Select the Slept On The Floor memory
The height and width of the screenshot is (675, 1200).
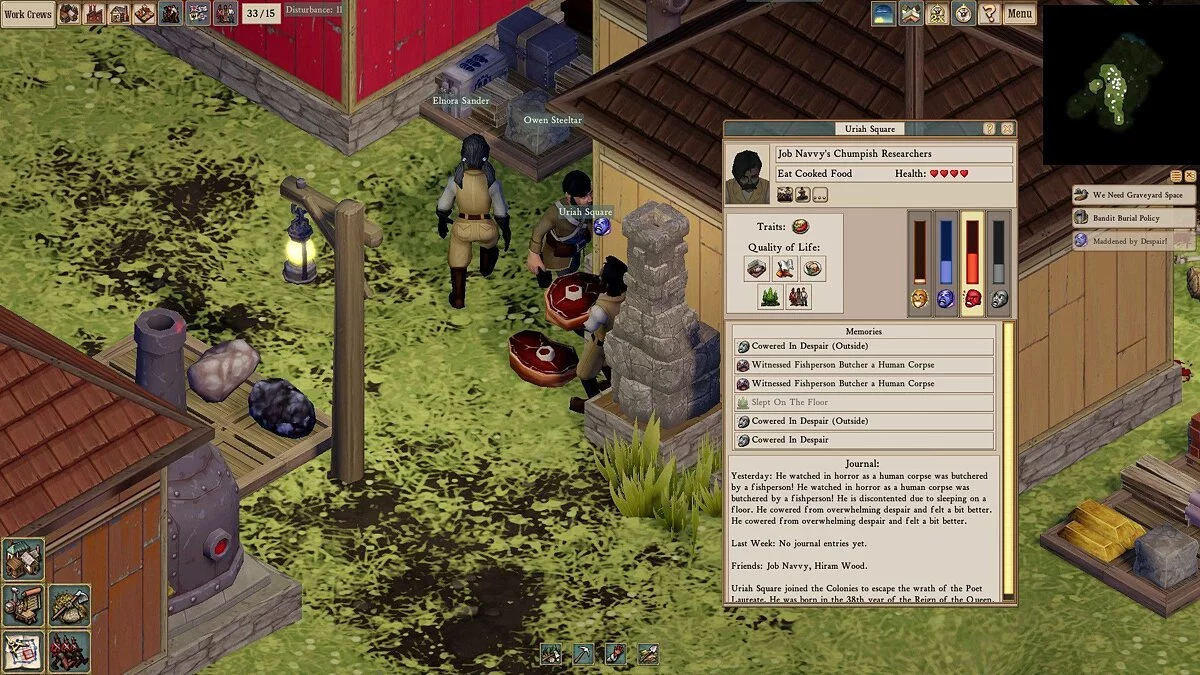tap(865, 403)
